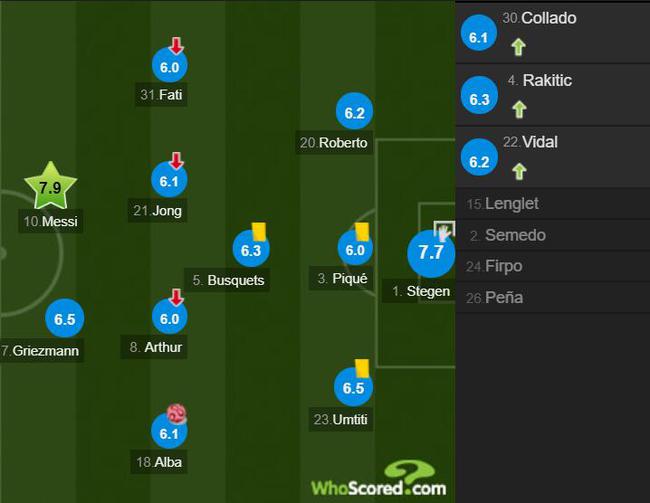This screenshot has height=503, width=650.
Task: Open Fati's 6.0 rating bubble
Action: point(169,66)
